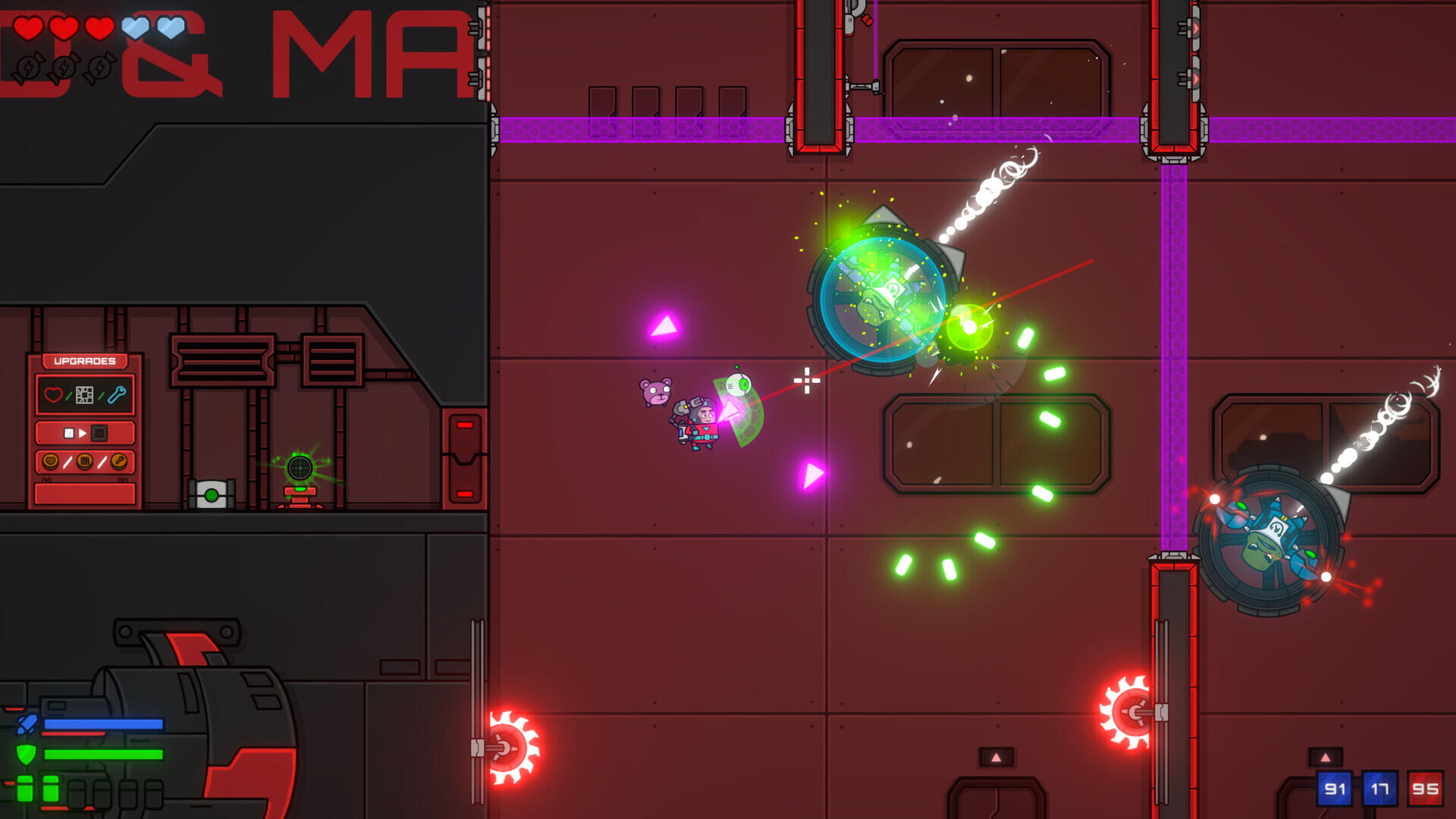Toggle the blue heart indicator at top left
Screen dimensions: 1456x819
pos(133,29)
